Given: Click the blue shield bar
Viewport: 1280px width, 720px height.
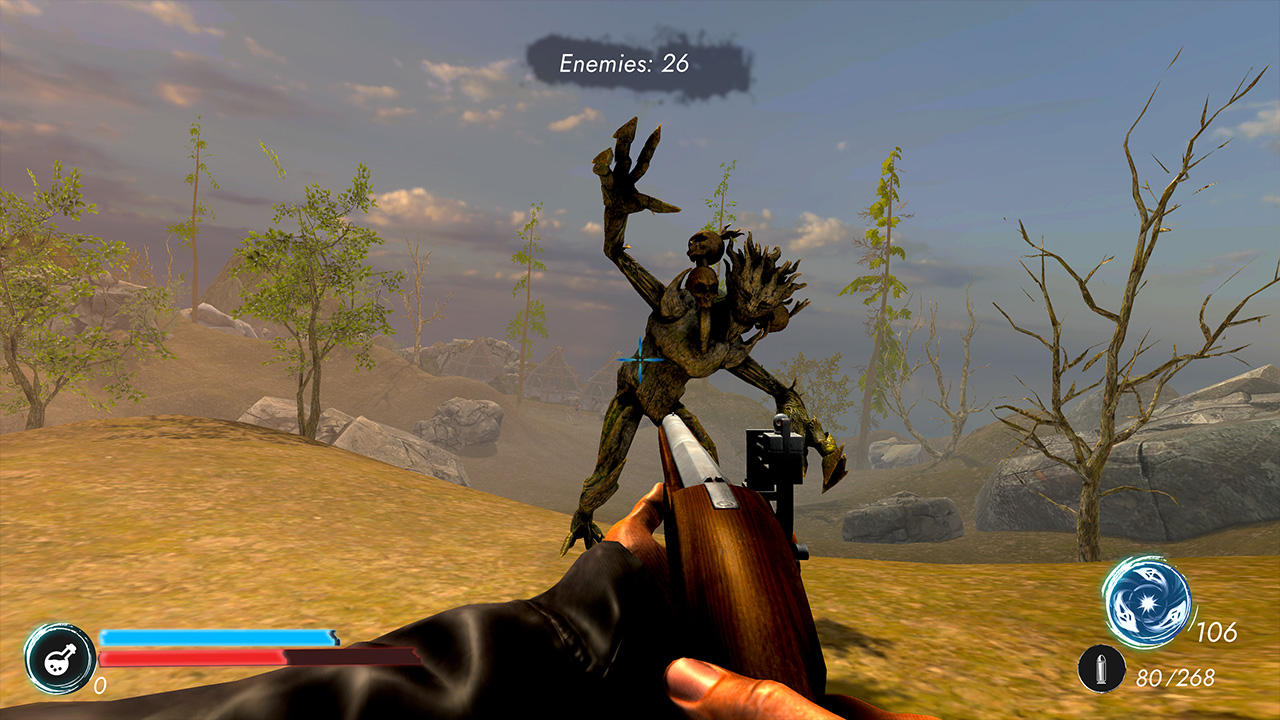Looking at the screenshot, I should 215,635.
